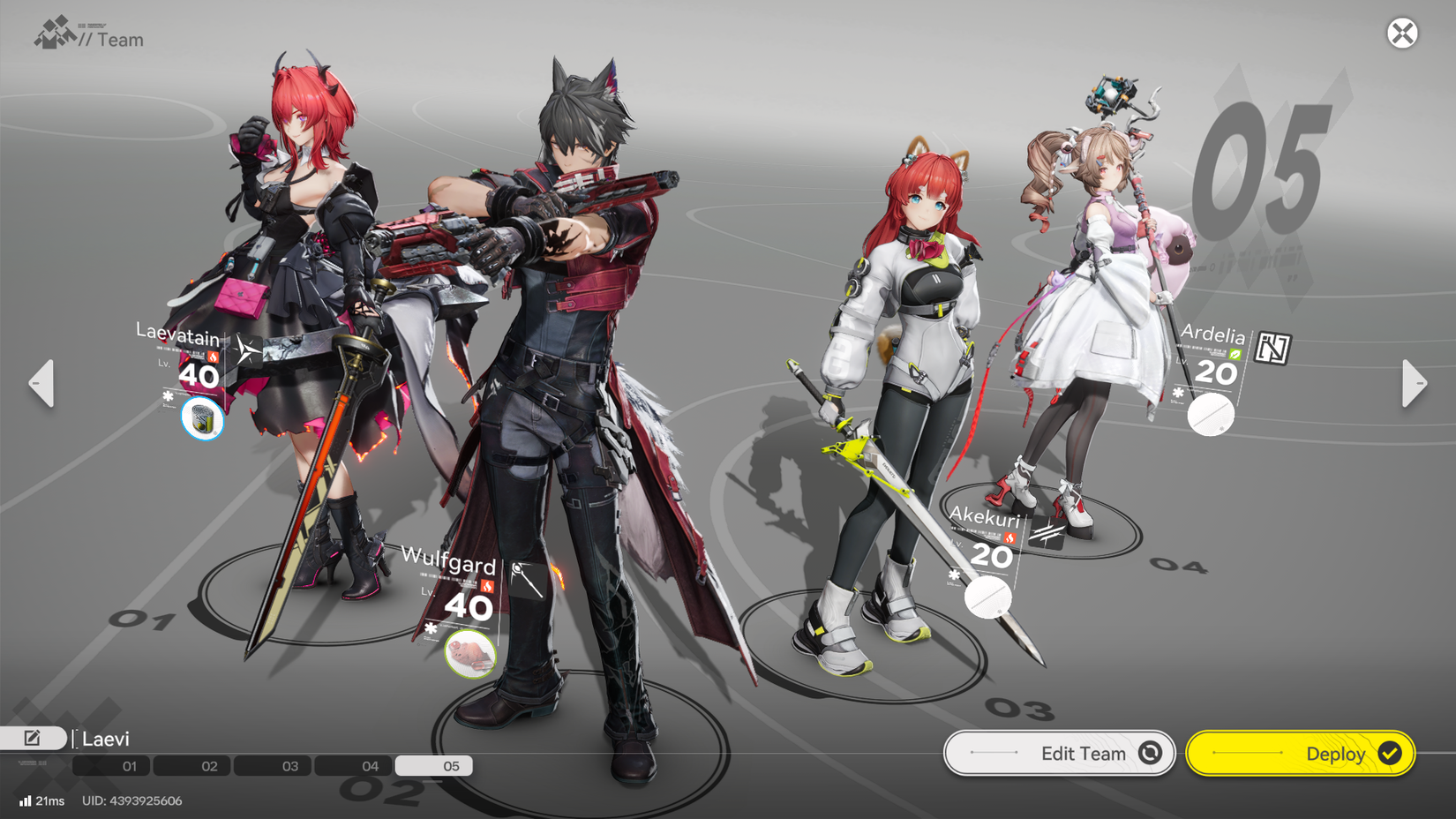Click the team name field labeled Laevi

tap(106, 739)
